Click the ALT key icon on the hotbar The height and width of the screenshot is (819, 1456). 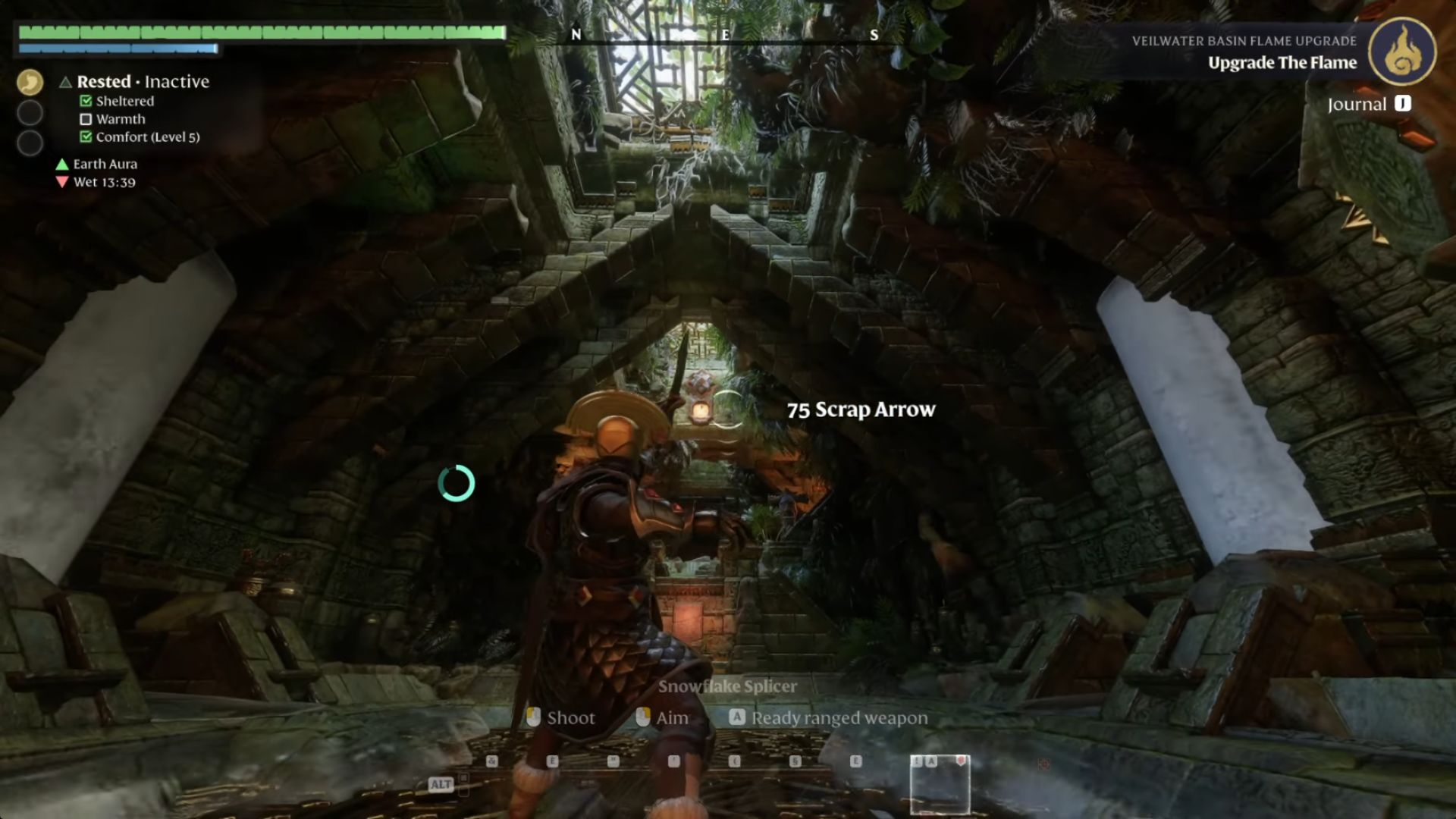(x=441, y=785)
